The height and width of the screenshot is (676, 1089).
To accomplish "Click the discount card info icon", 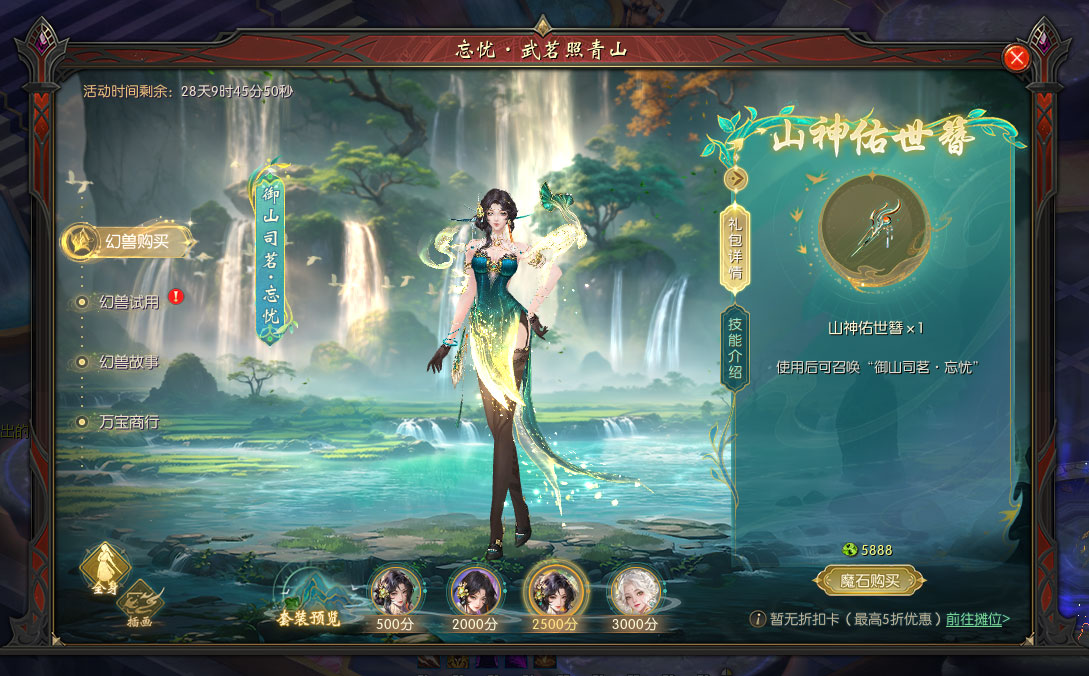I will point(758,619).
